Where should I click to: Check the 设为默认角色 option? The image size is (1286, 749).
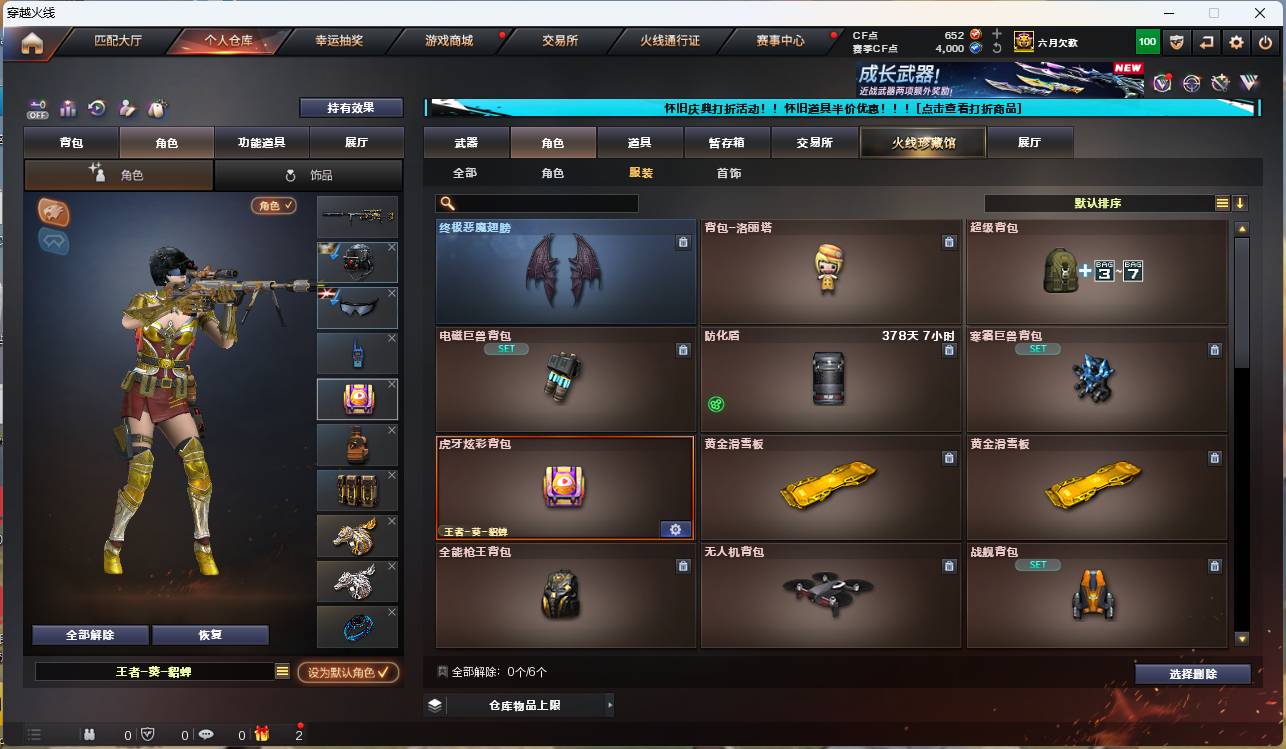click(346, 672)
